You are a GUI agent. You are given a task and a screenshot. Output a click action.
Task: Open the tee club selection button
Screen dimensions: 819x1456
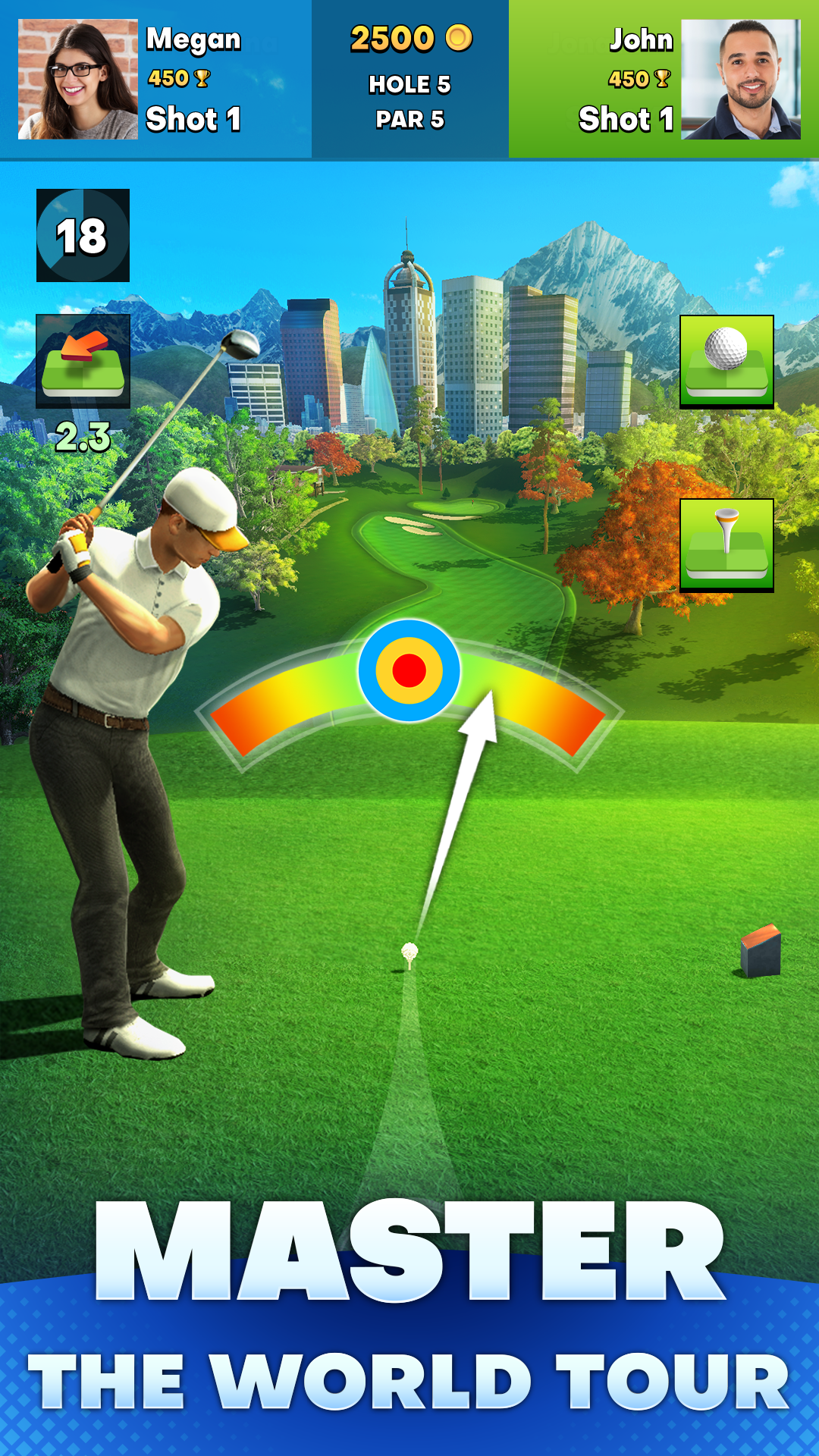(726, 544)
